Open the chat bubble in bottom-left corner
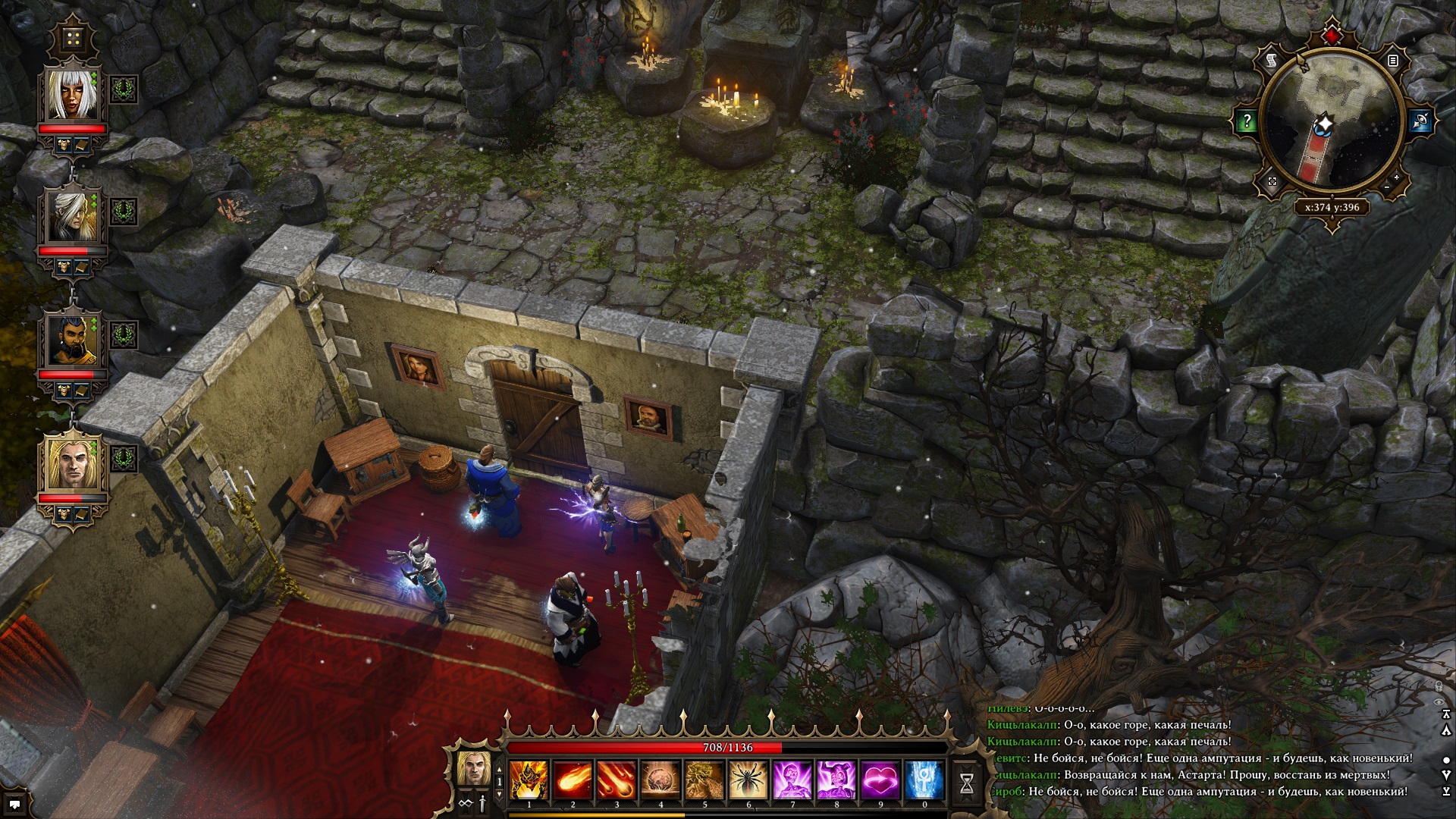1456x819 pixels. (x=14, y=804)
